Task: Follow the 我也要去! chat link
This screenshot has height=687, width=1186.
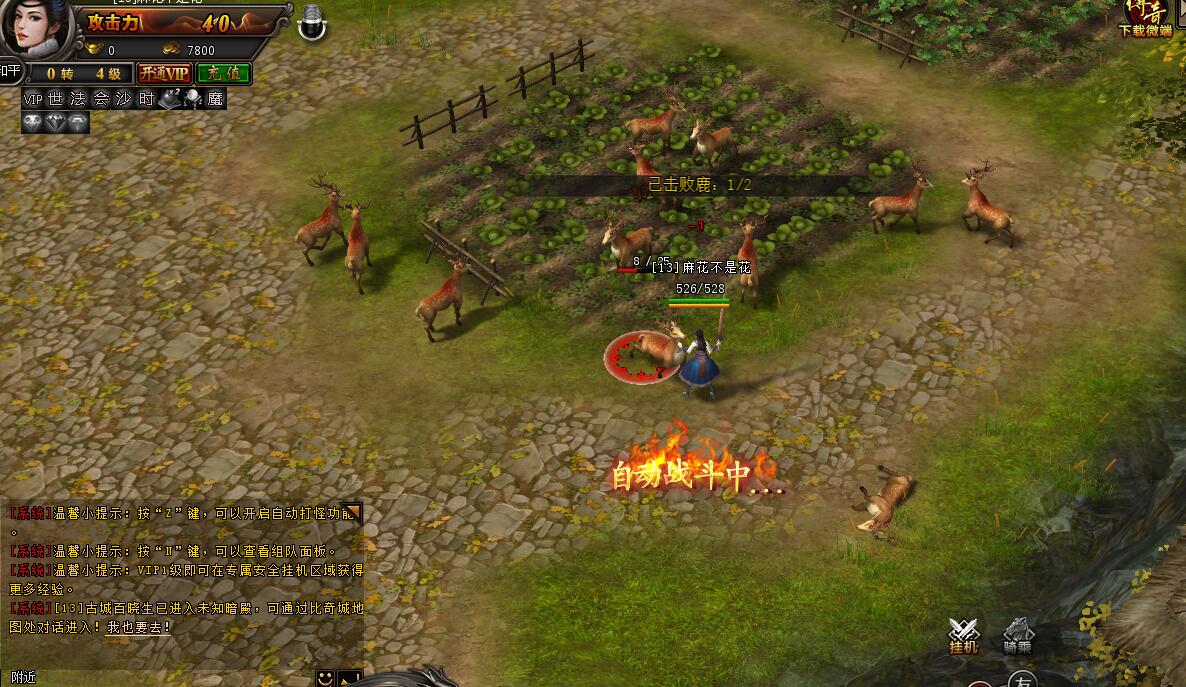Action: coord(139,627)
